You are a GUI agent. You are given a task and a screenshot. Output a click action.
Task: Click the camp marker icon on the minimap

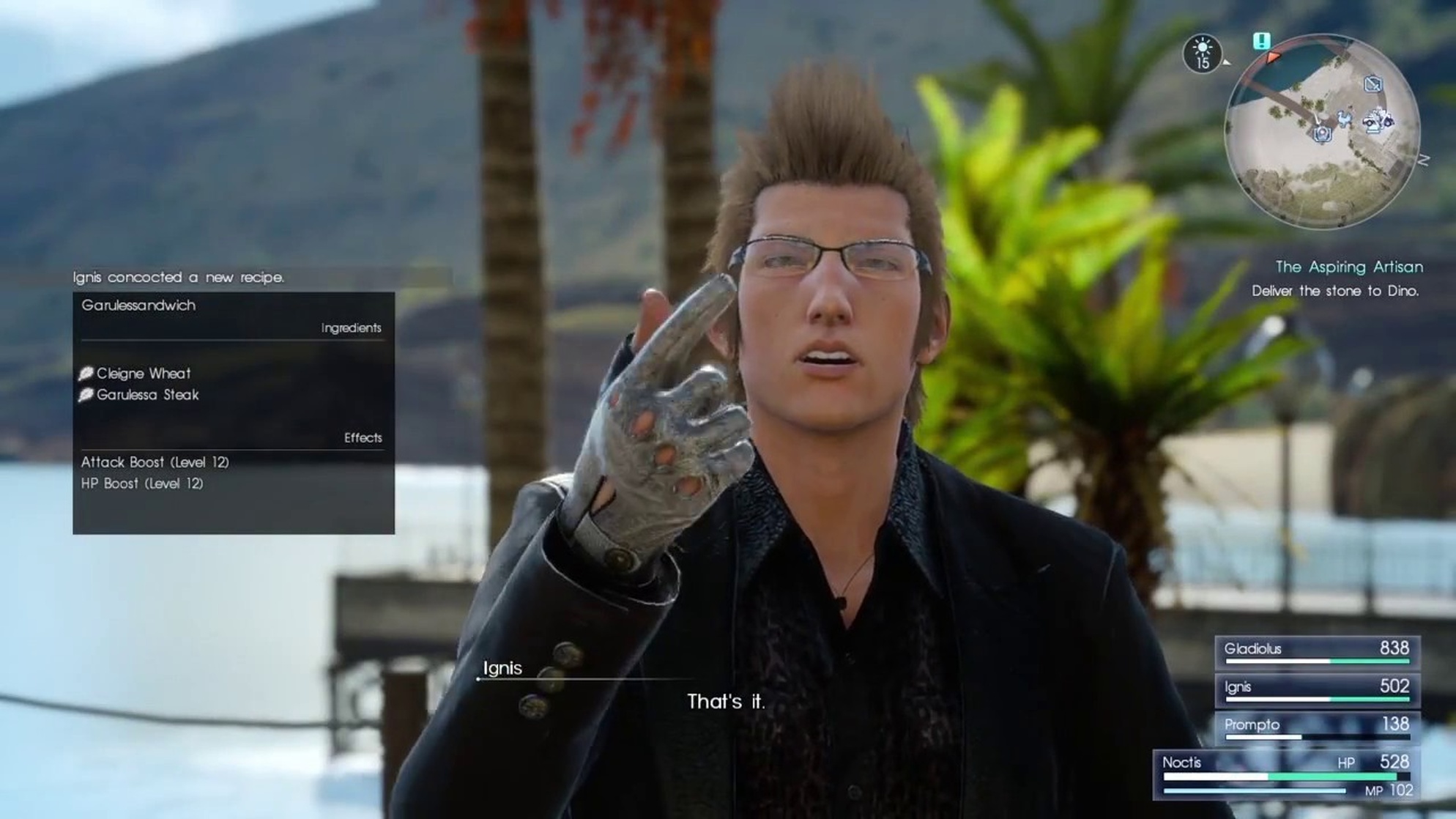(1323, 136)
